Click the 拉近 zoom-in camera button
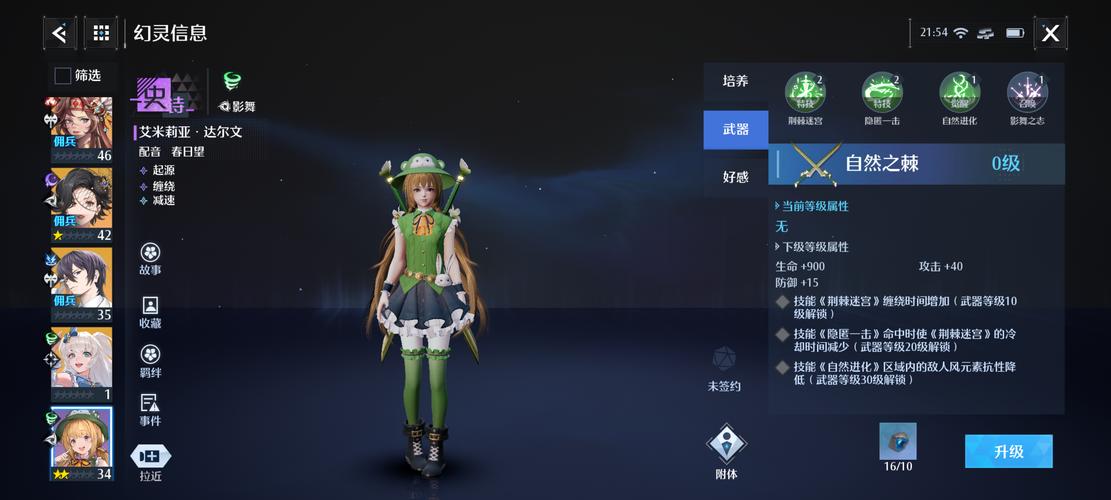The image size is (1111, 500). click(151, 462)
